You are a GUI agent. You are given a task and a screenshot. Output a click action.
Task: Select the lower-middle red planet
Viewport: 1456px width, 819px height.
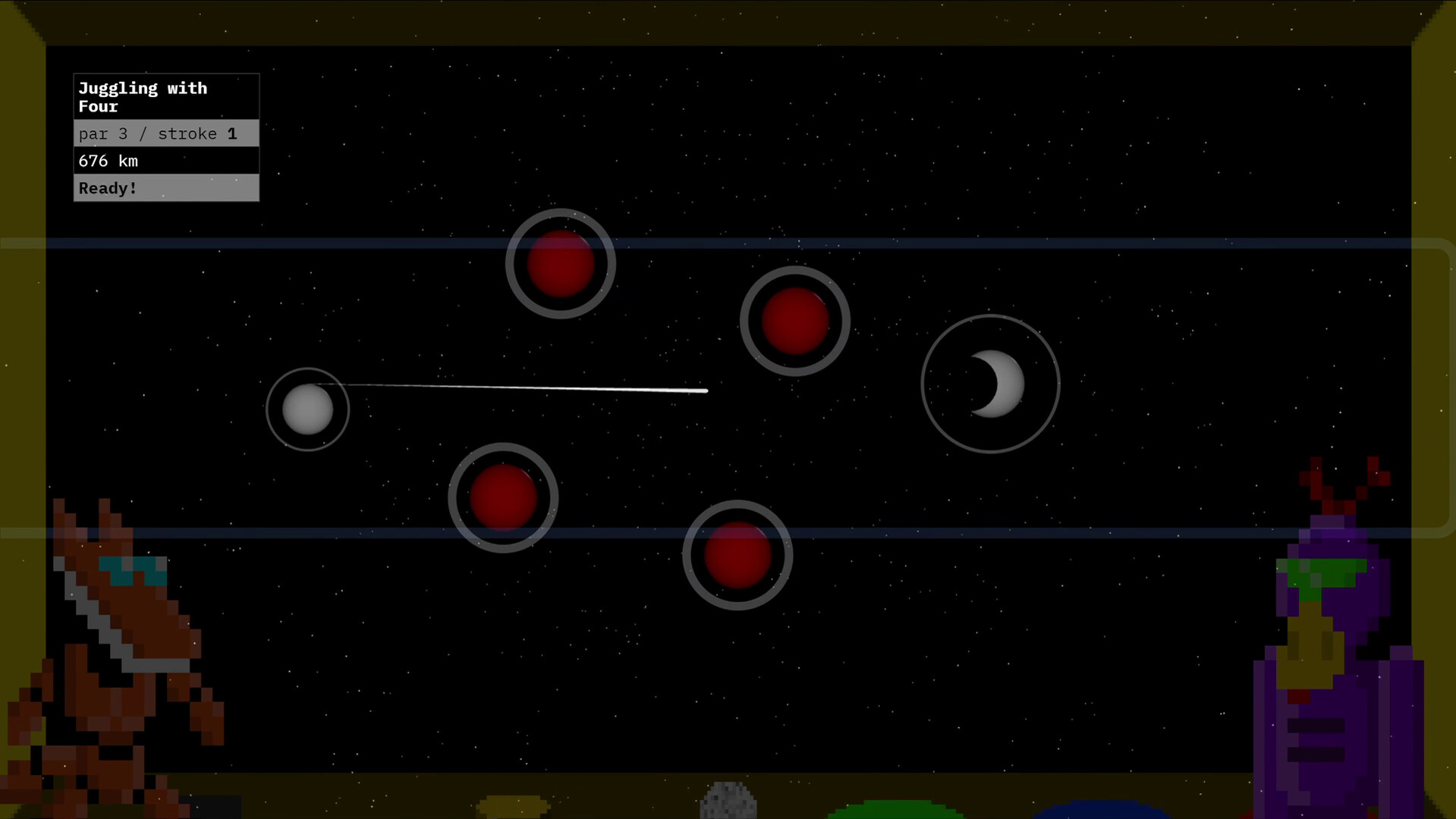pyautogui.click(x=503, y=497)
